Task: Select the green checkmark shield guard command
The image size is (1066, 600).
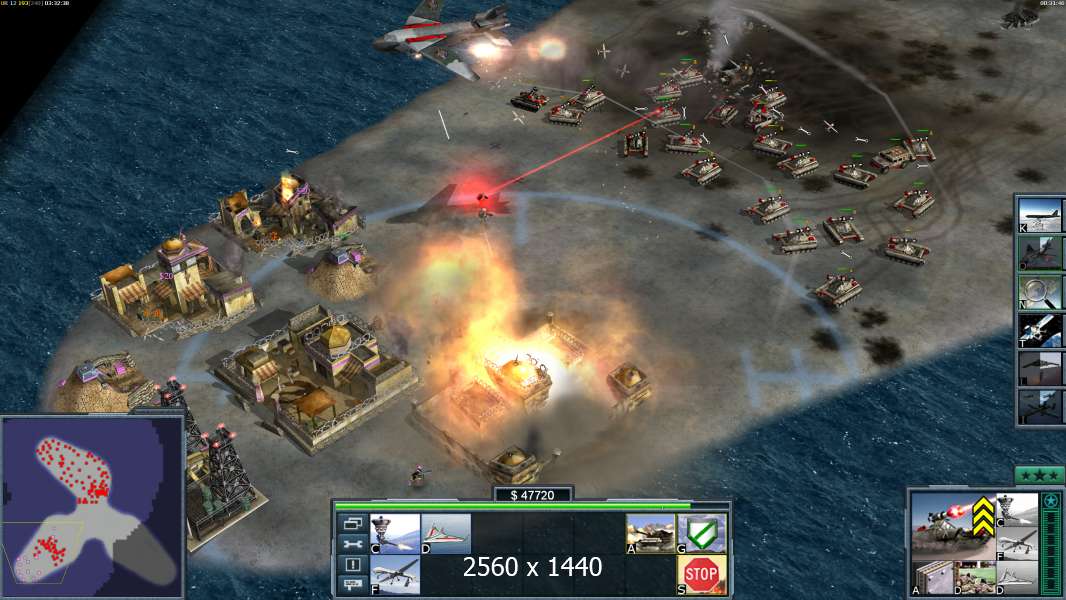Action: [x=702, y=533]
